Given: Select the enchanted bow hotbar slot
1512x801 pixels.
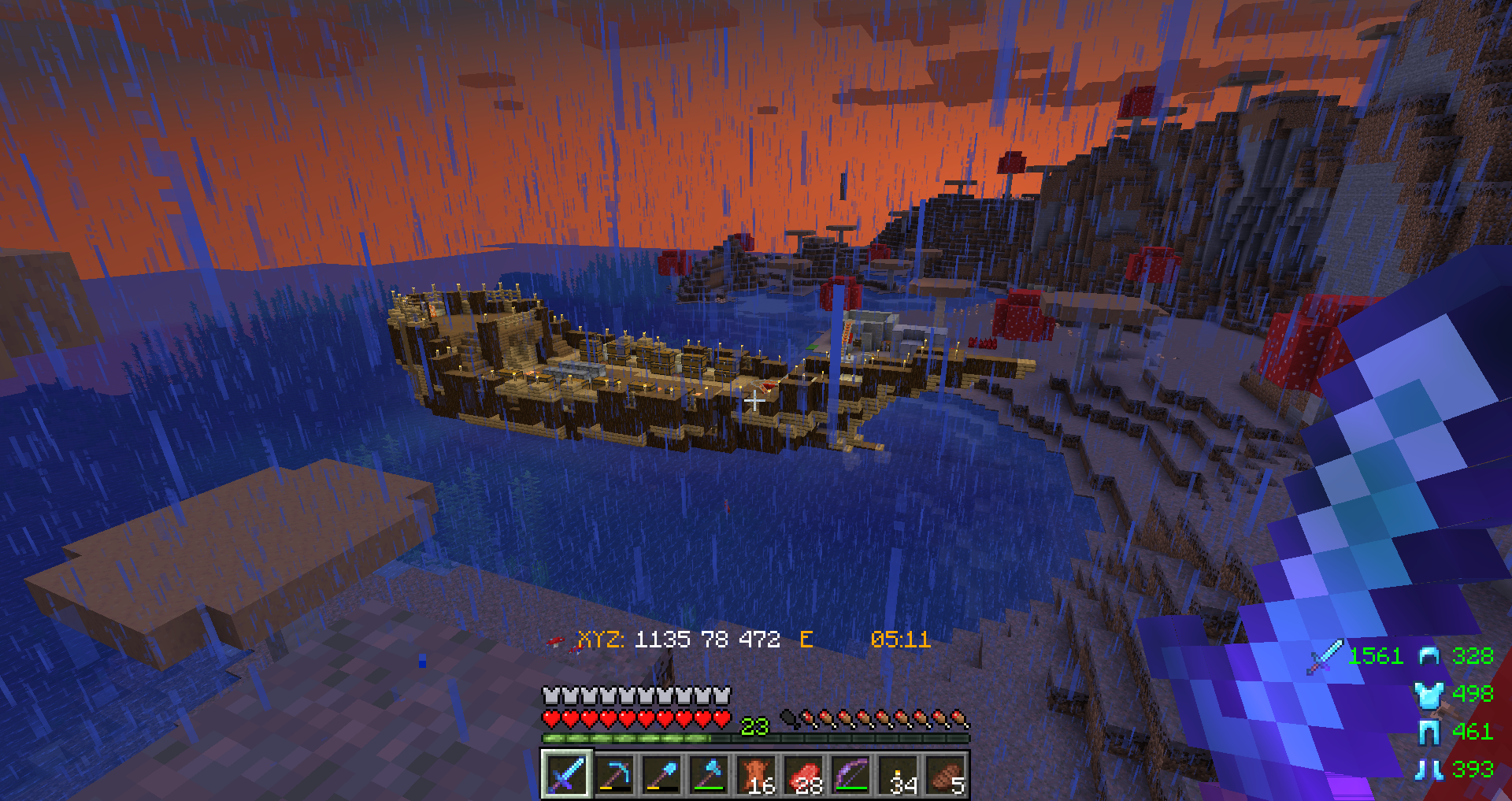Looking at the screenshot, I should coord(851,774).
